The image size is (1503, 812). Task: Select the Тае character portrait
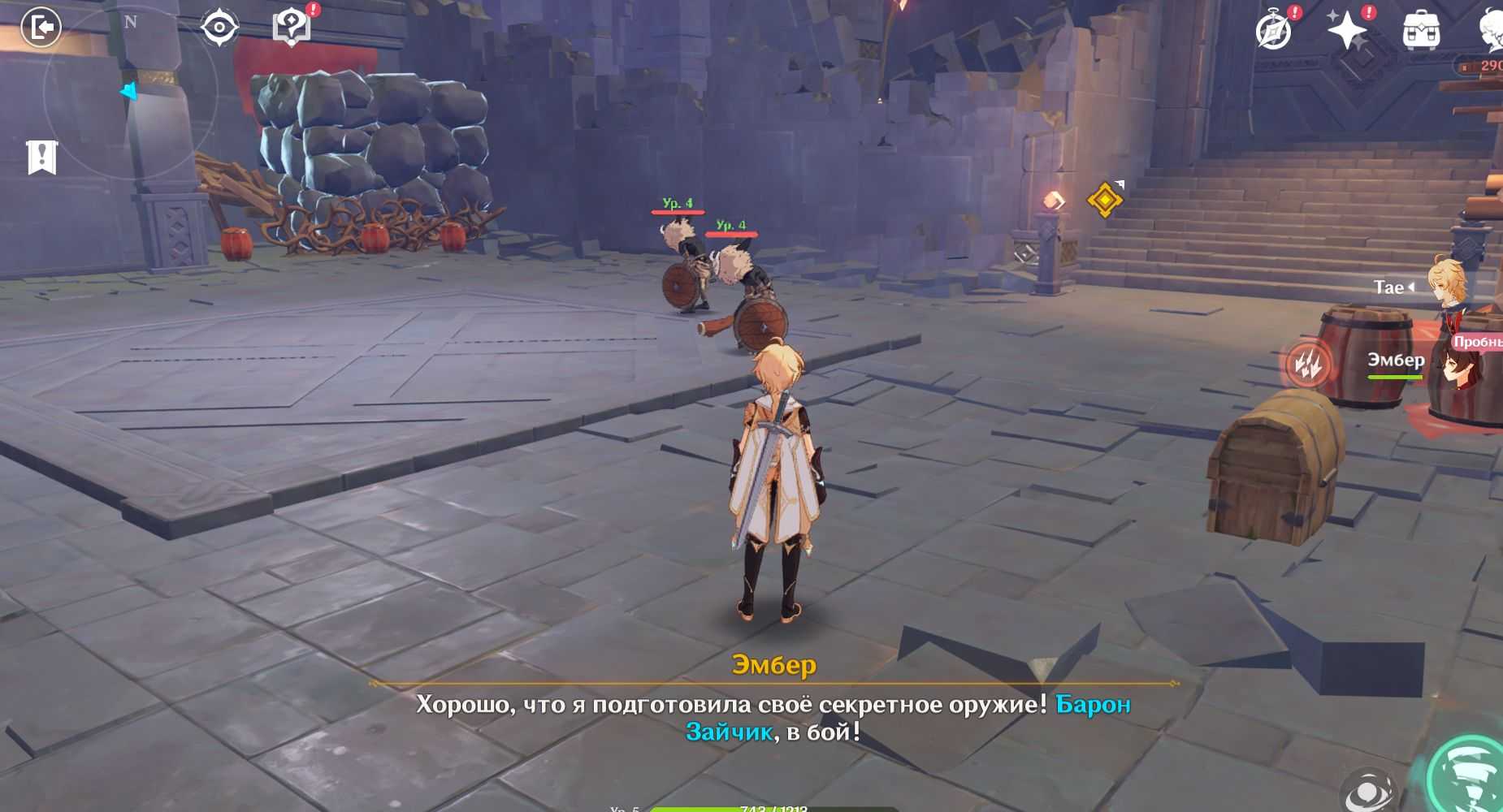click(x=1448, y=287)
